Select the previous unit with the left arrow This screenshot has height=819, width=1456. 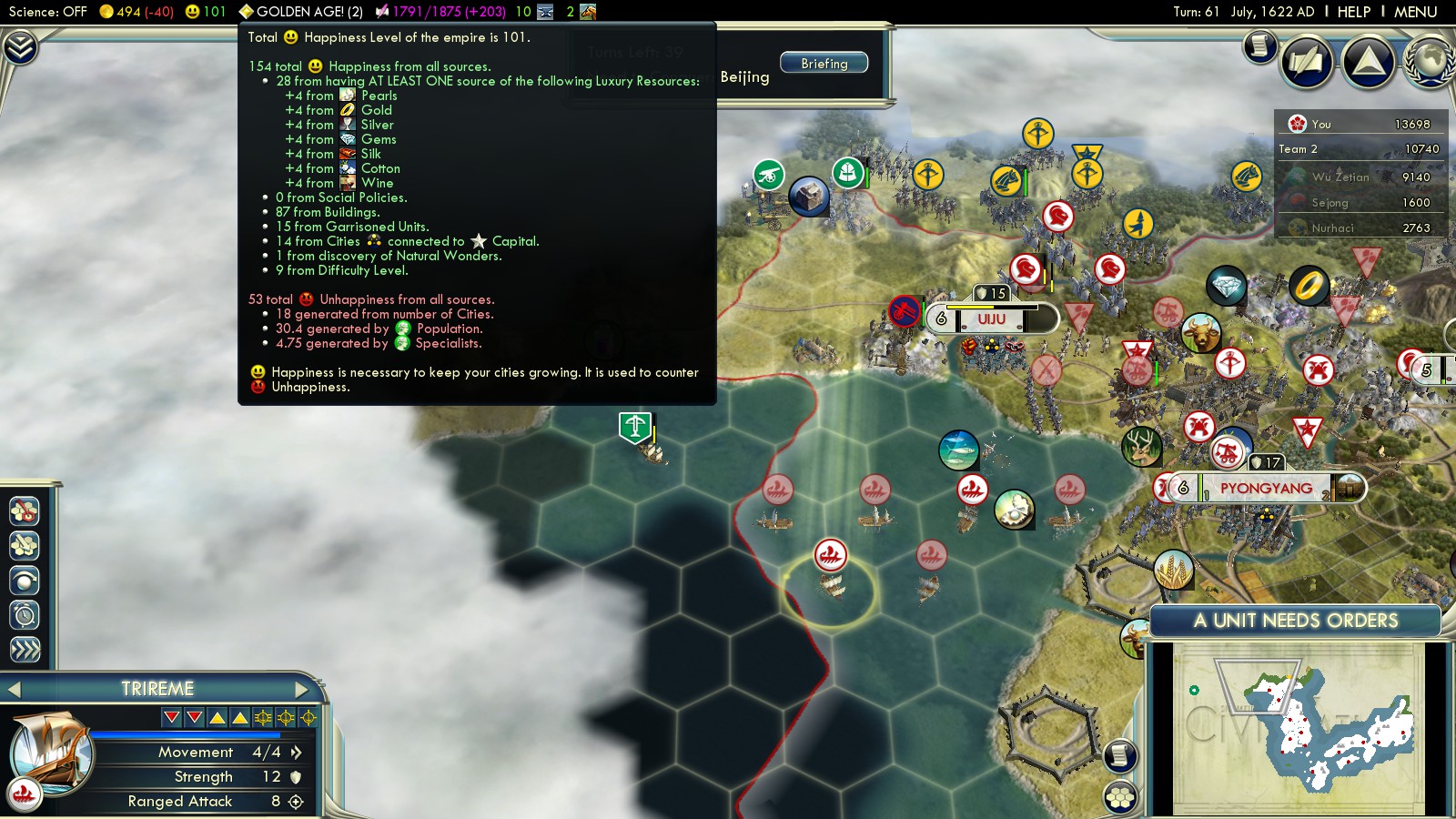(14, 689)
